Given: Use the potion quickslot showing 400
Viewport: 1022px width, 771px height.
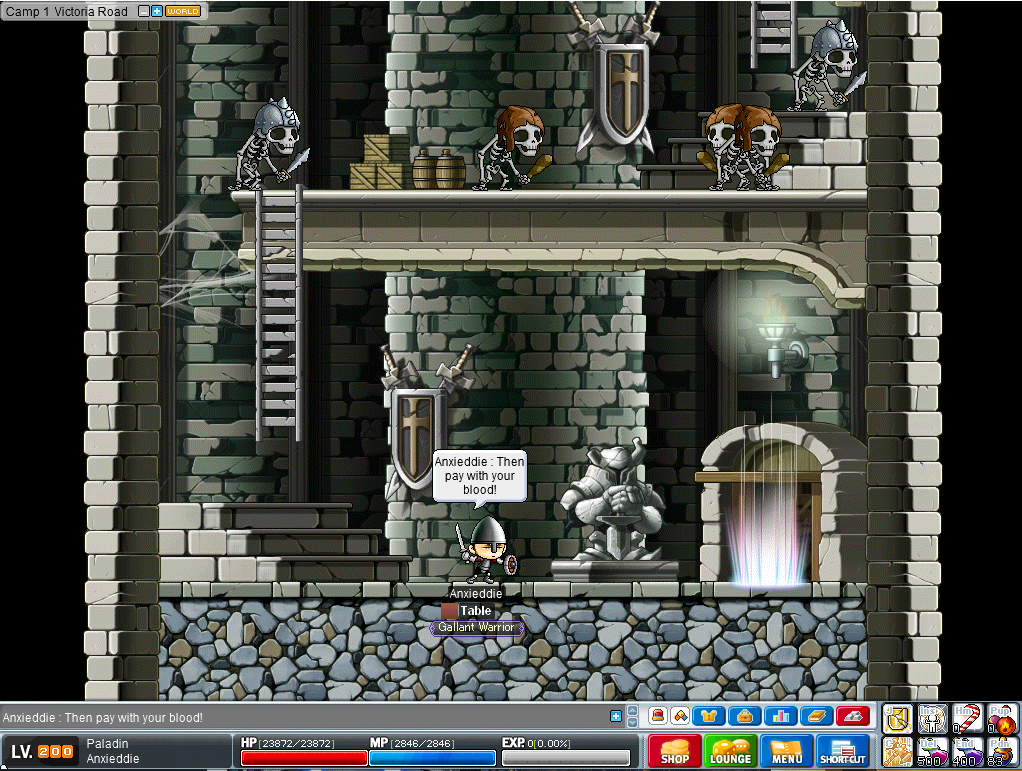Looking at the screenshot, I should [x=967, y=751].
